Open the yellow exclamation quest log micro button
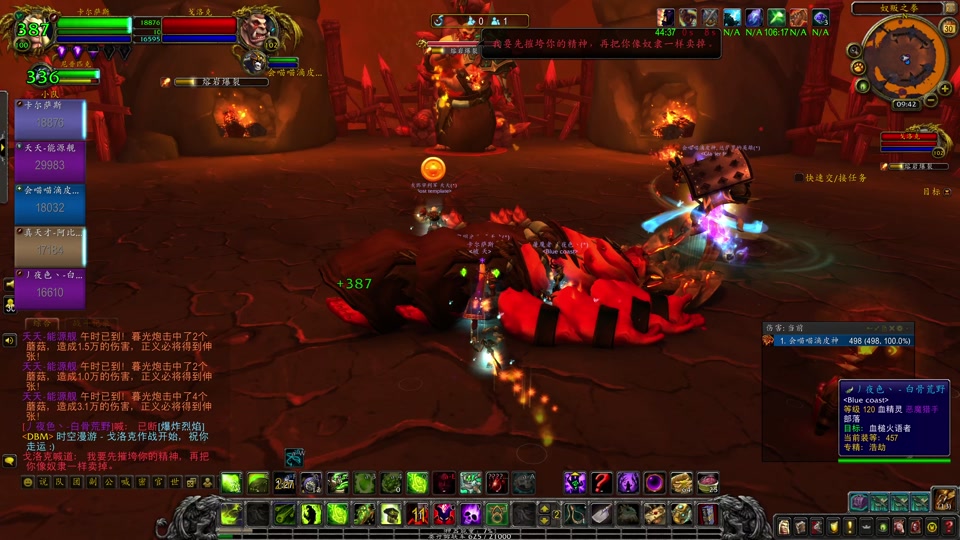This screenshot has height=540, width=960. point(849,526)
